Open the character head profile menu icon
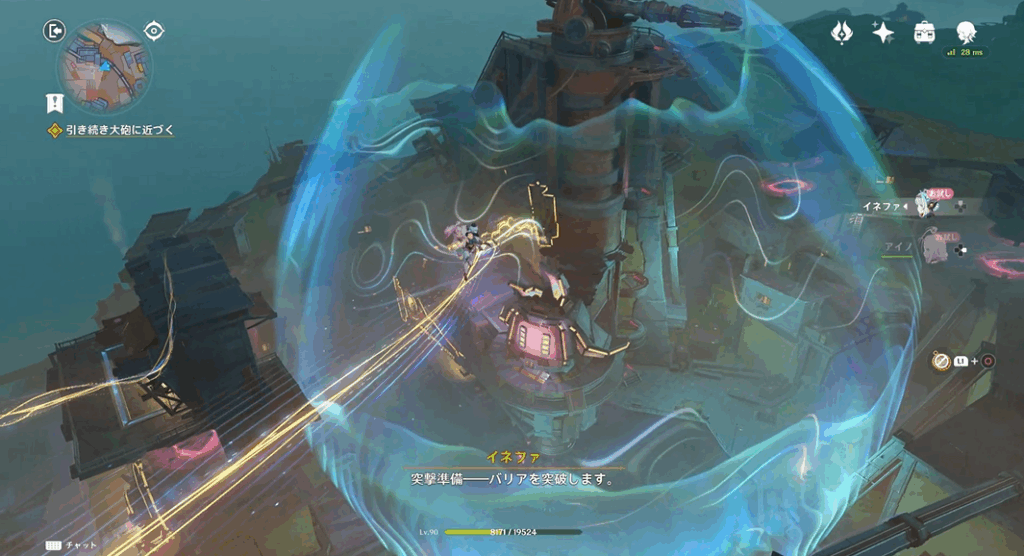 [x=965, y=32]
